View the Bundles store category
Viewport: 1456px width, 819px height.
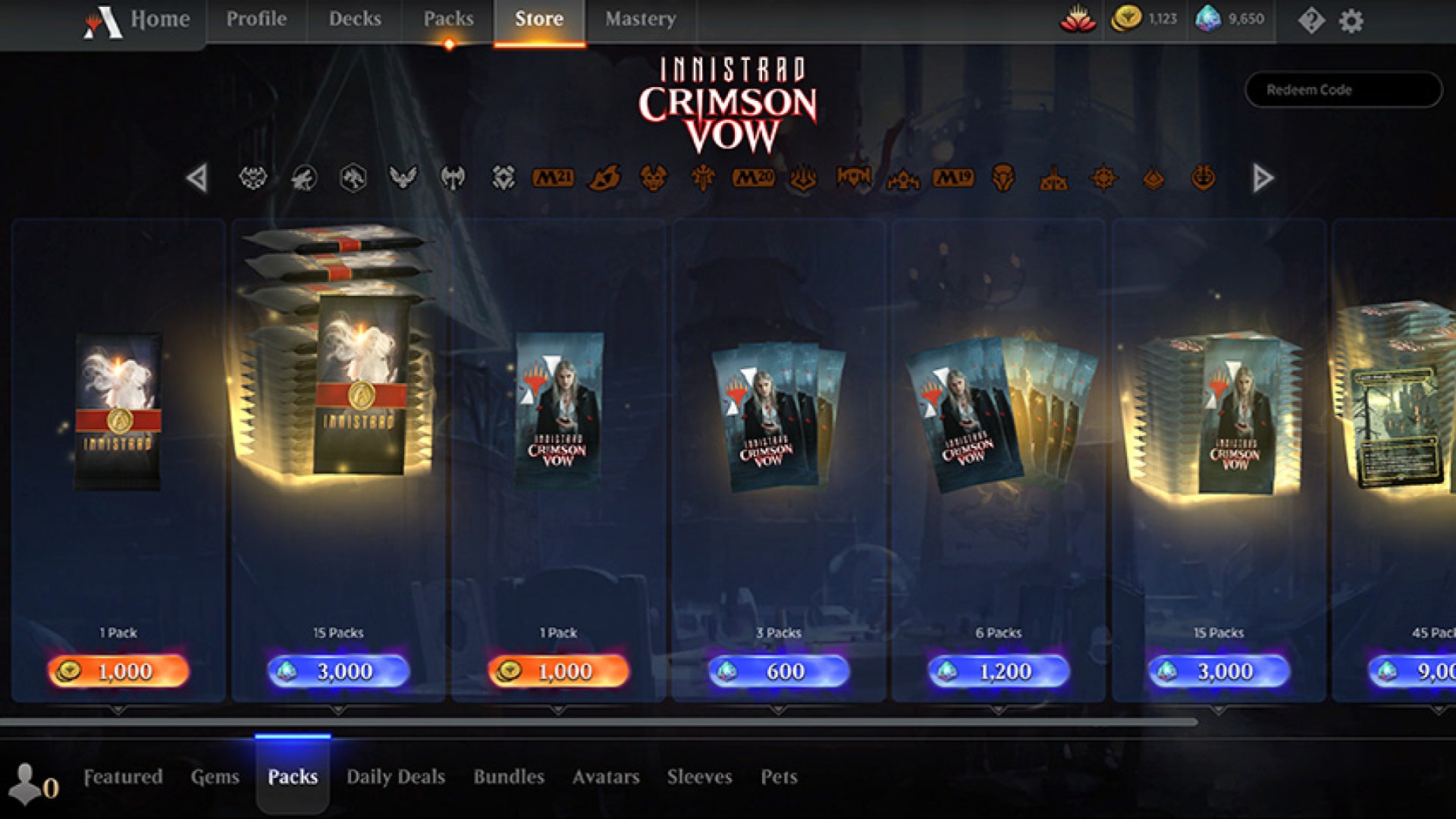pos(509,777)
